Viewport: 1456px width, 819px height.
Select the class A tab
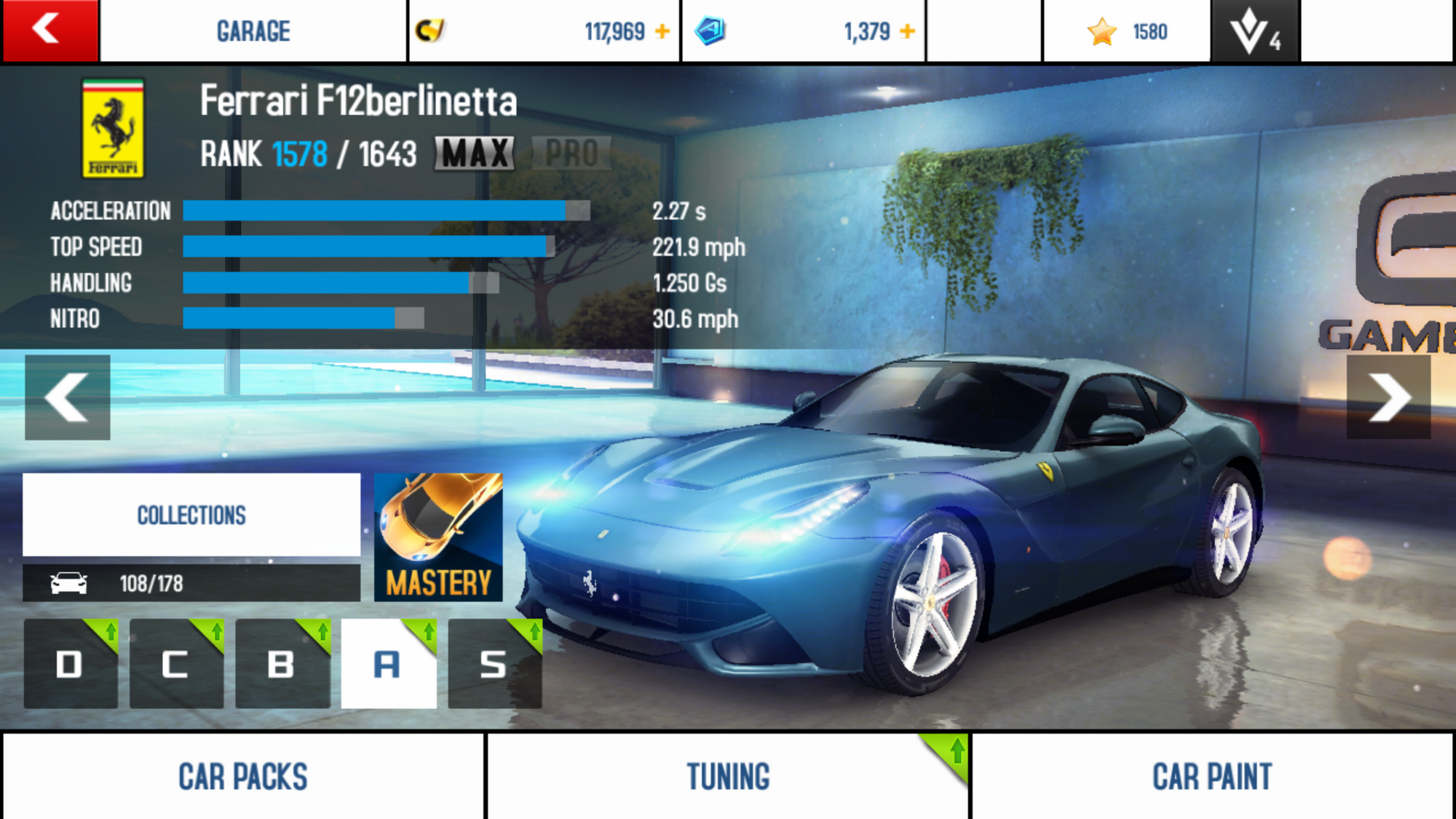[x=388, y=664]
